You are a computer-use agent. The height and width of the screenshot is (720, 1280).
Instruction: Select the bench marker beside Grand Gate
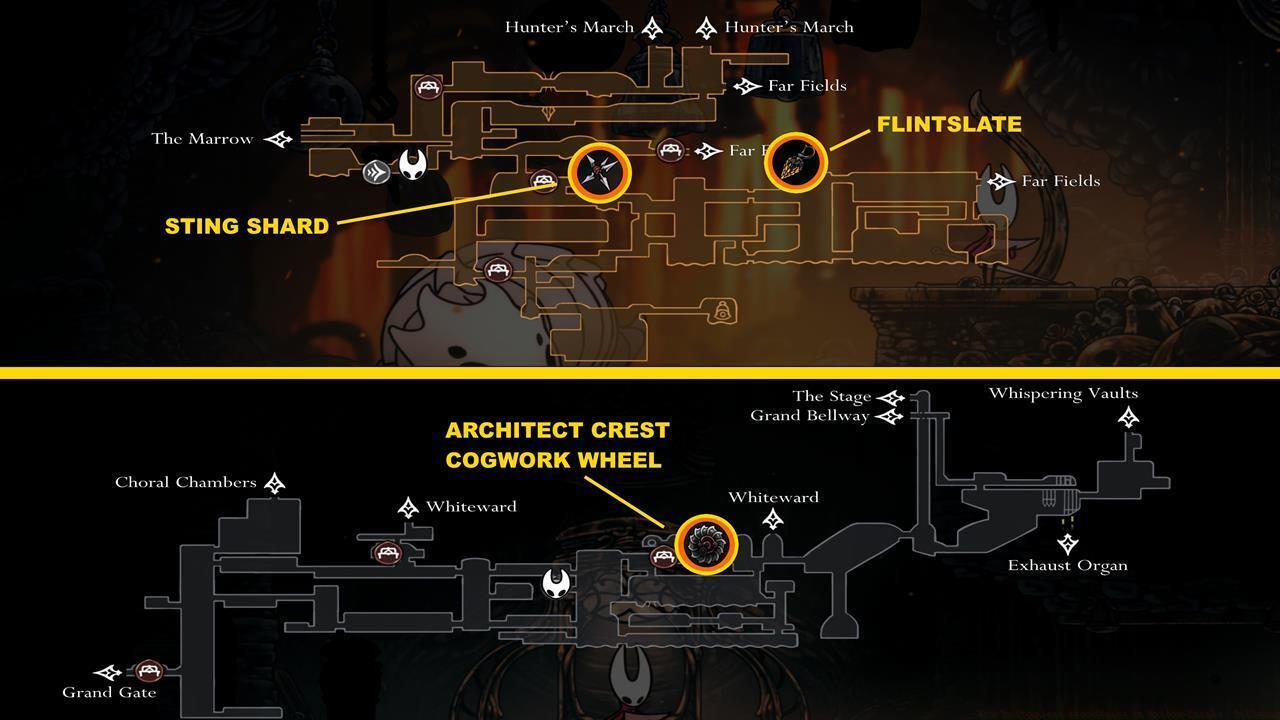pos(150,668)
